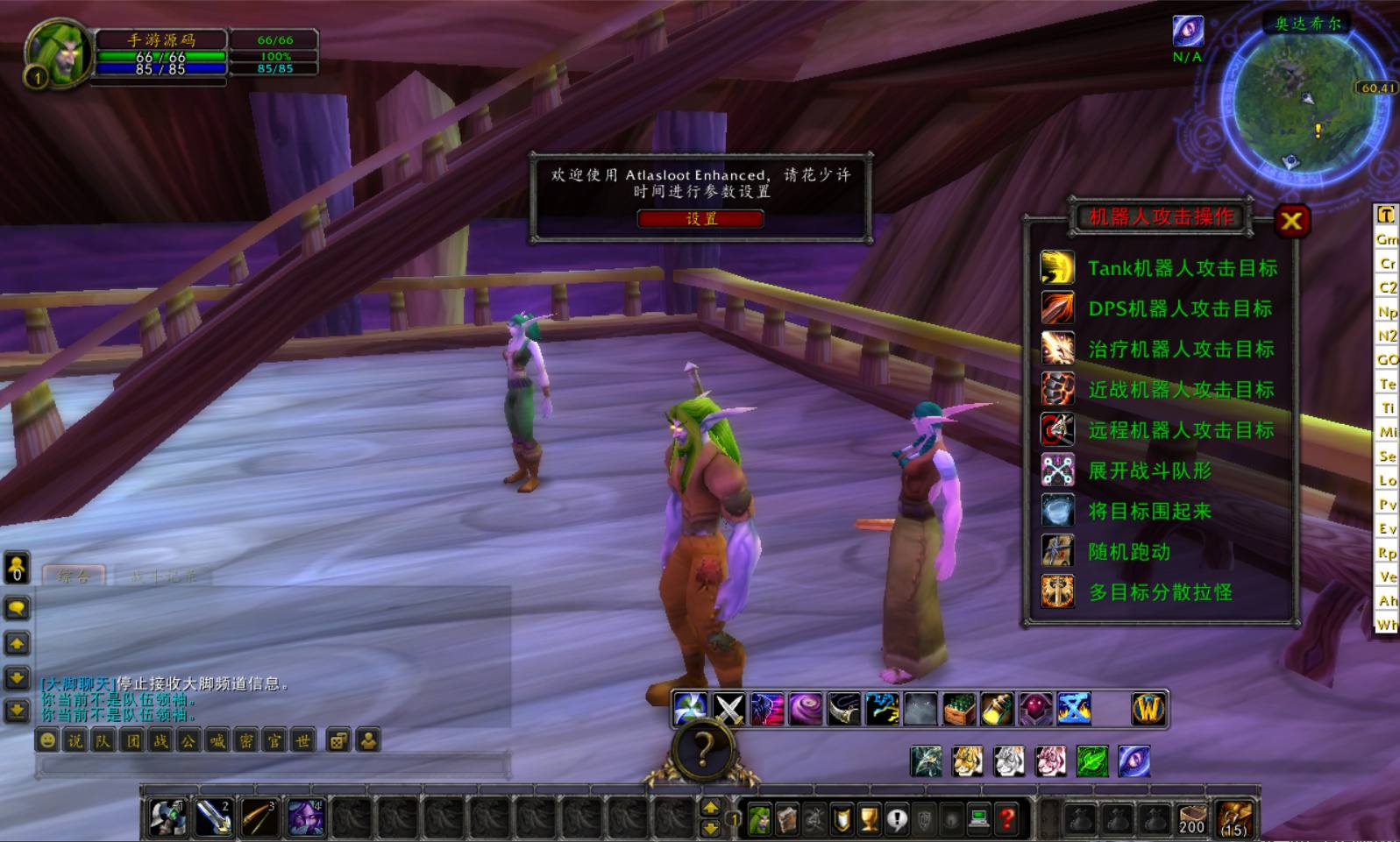
Task: Open the smiley emote icon in chat bar
Action: pos(46,741)
